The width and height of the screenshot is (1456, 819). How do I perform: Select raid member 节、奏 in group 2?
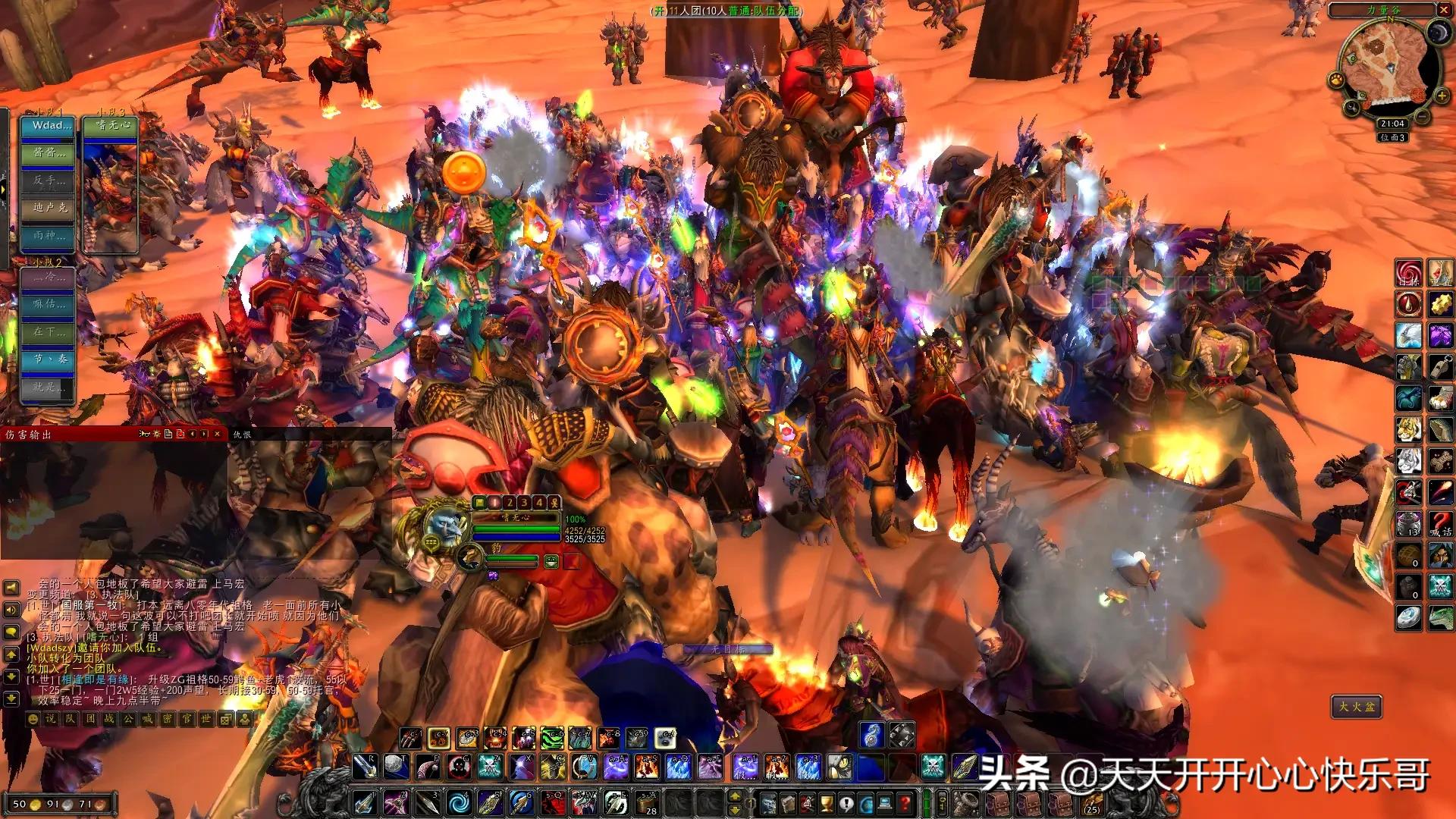pos(49,359)
